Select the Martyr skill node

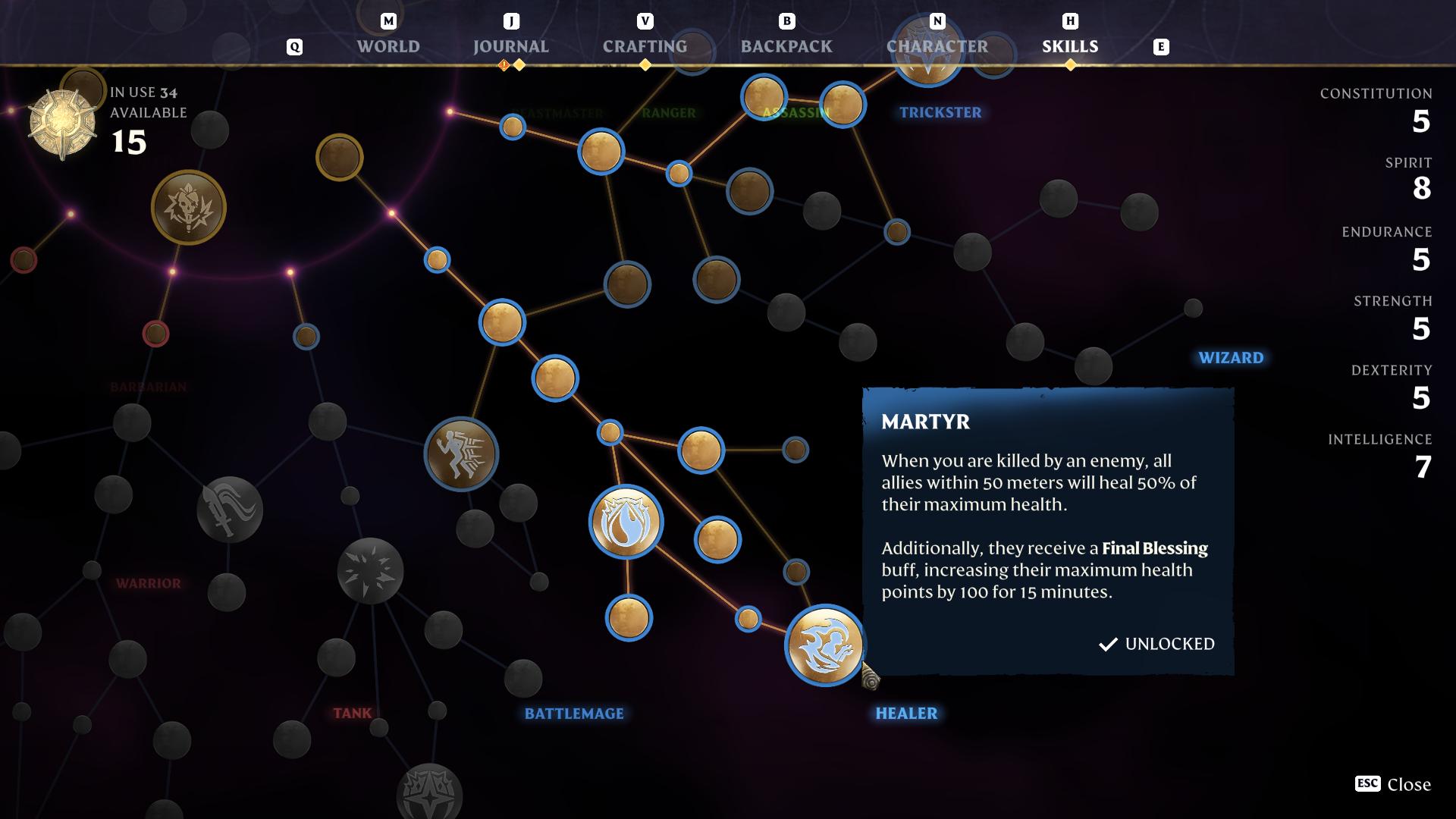(824, 645)
